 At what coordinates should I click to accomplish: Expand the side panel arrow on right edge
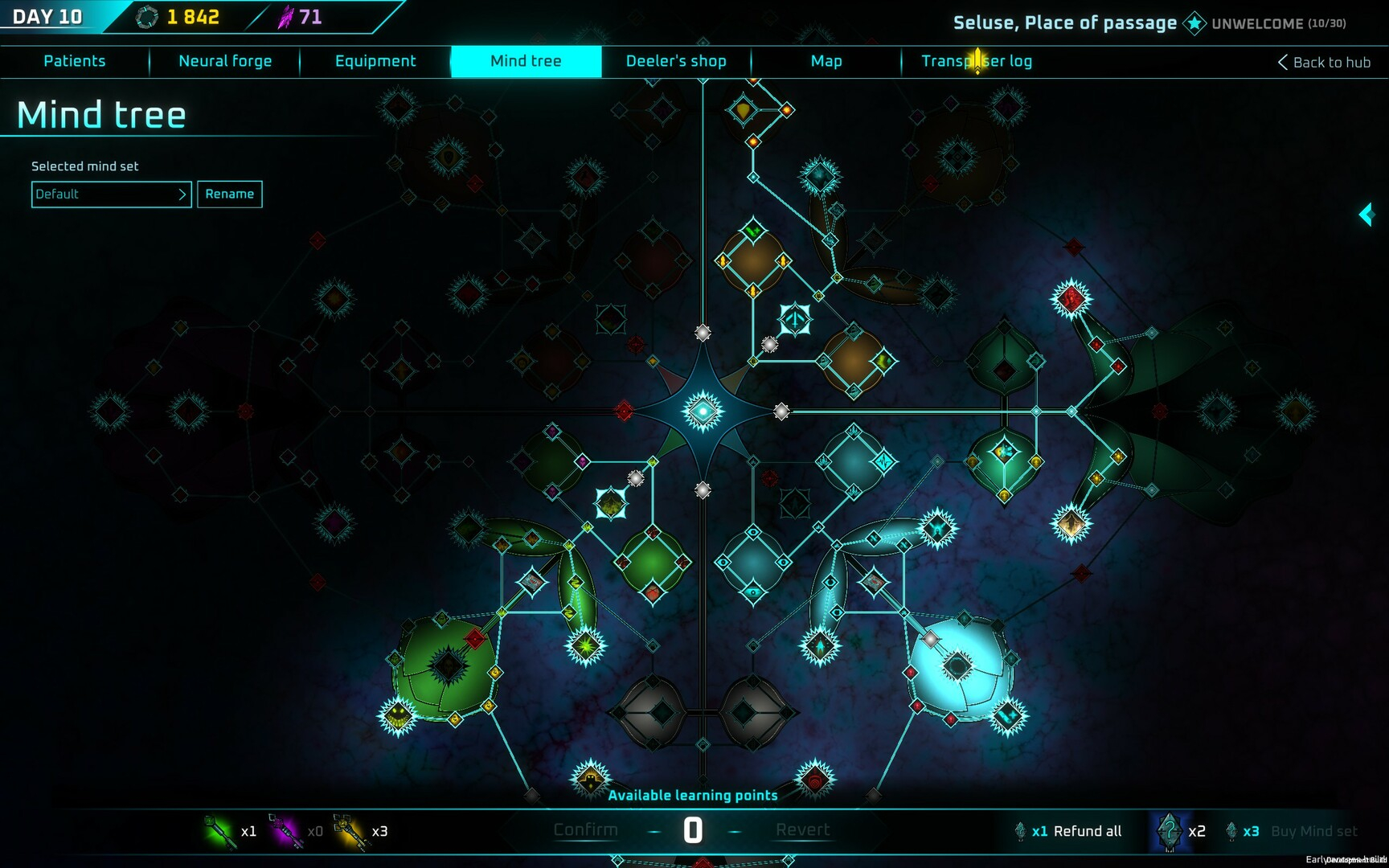pyautogui.click(x=1366, y=215)
